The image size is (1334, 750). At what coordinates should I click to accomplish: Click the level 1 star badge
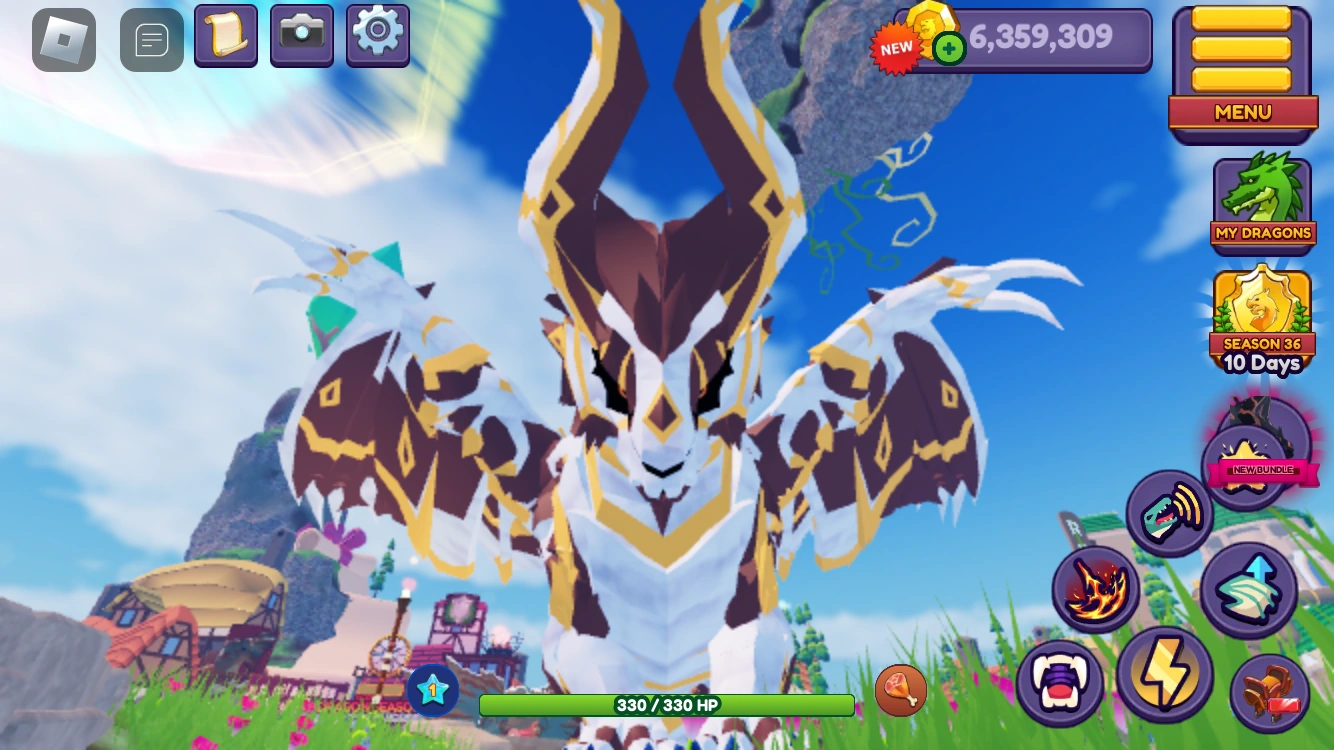(x=433, y=689)
